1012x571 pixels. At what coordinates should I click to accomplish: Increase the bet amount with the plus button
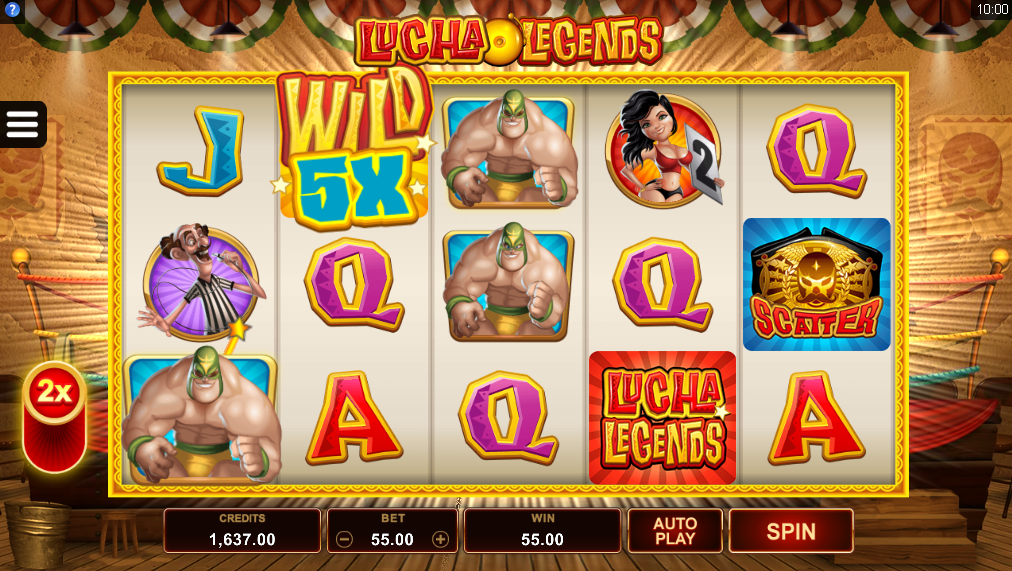tap(440, 539)
